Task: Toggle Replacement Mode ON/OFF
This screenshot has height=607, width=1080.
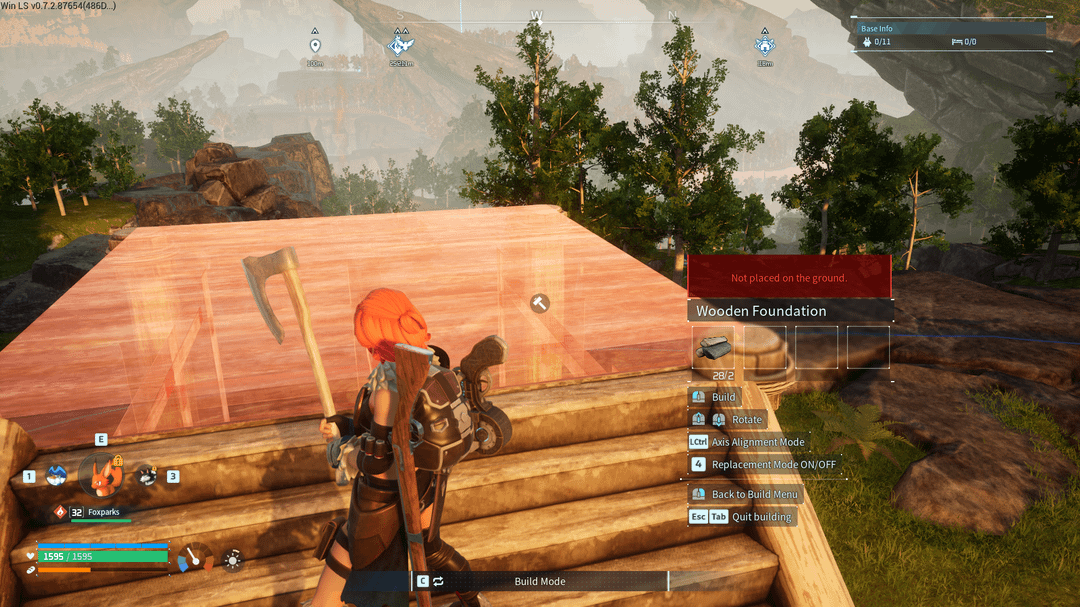Action: [773, 464]
